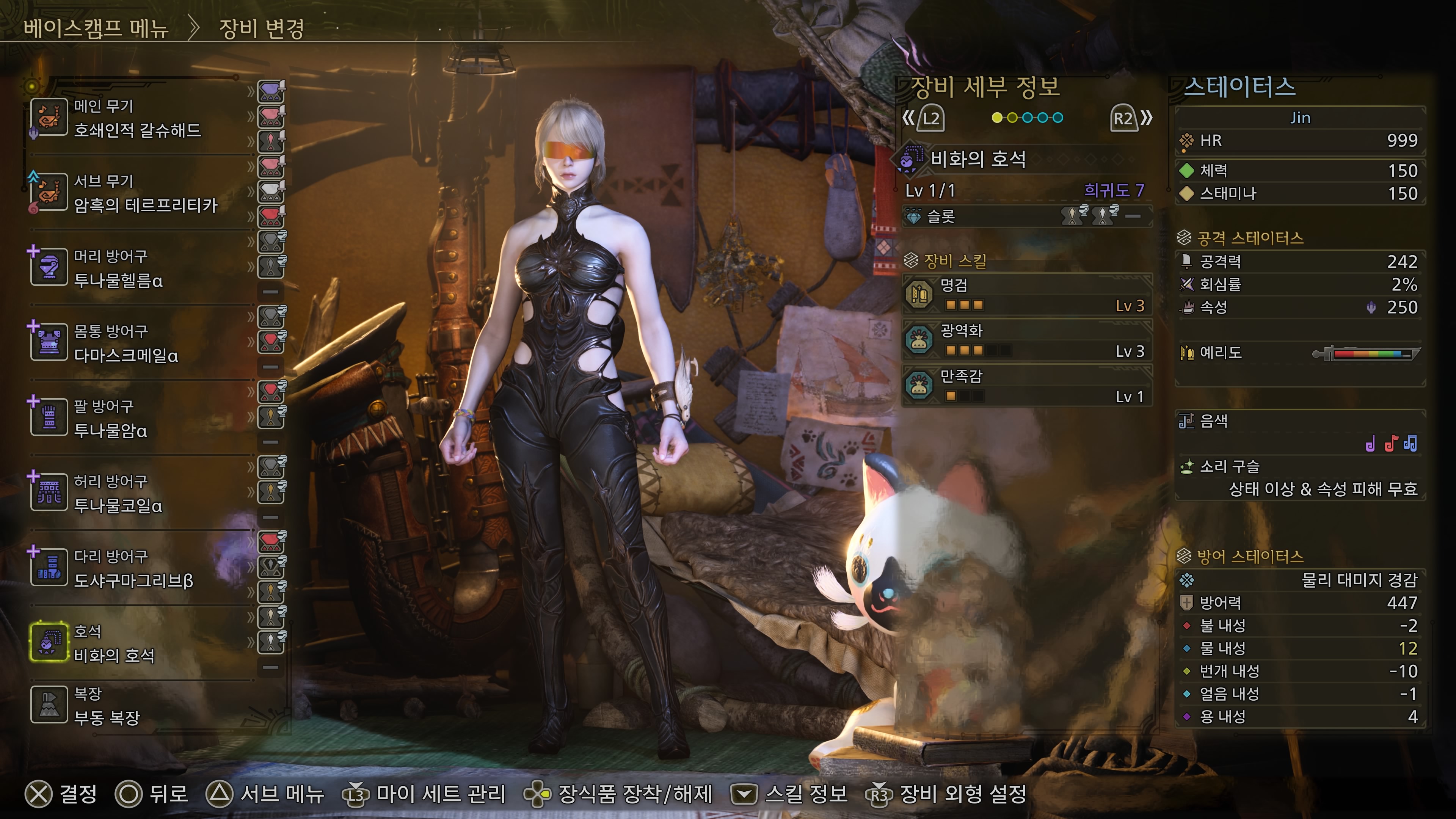The height and width of the screenshot is (819, 1456).
Task: Choose 뒤로 to go back
Action: pyautogui.click(x=152, y=794)
